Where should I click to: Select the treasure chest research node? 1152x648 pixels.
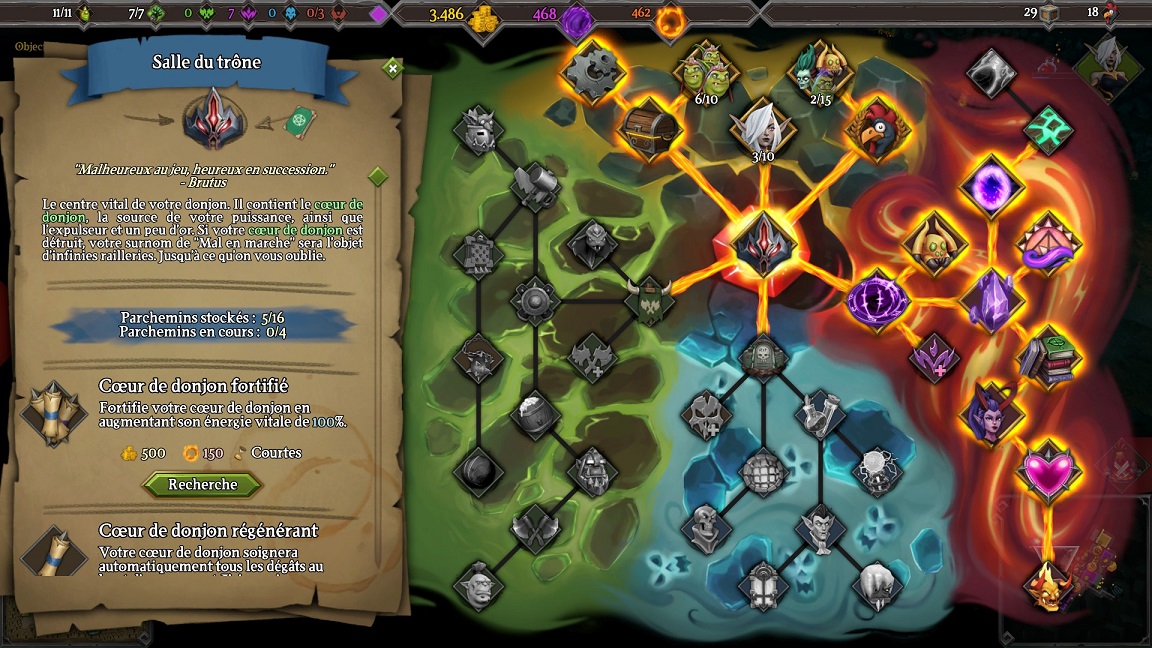[651, 127]
